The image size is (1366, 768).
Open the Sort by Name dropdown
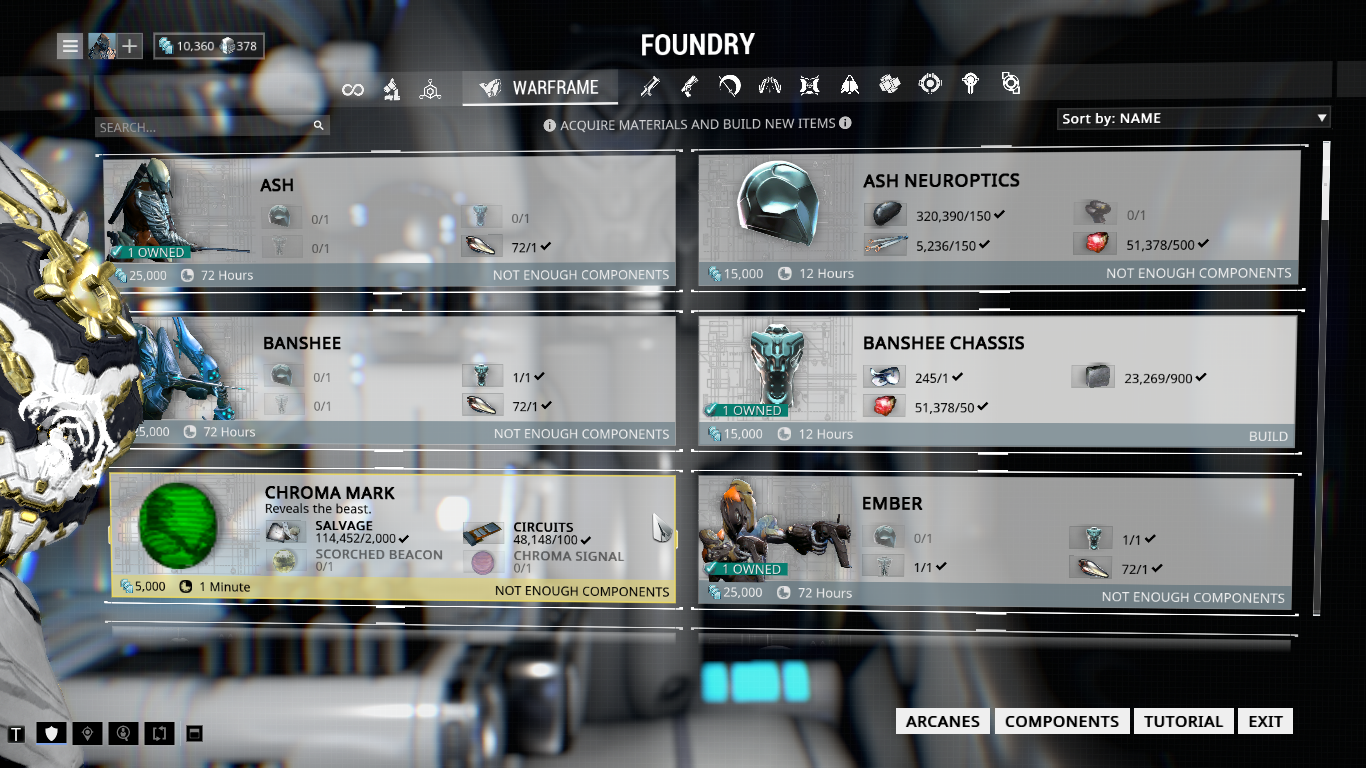coord(1194,118)
